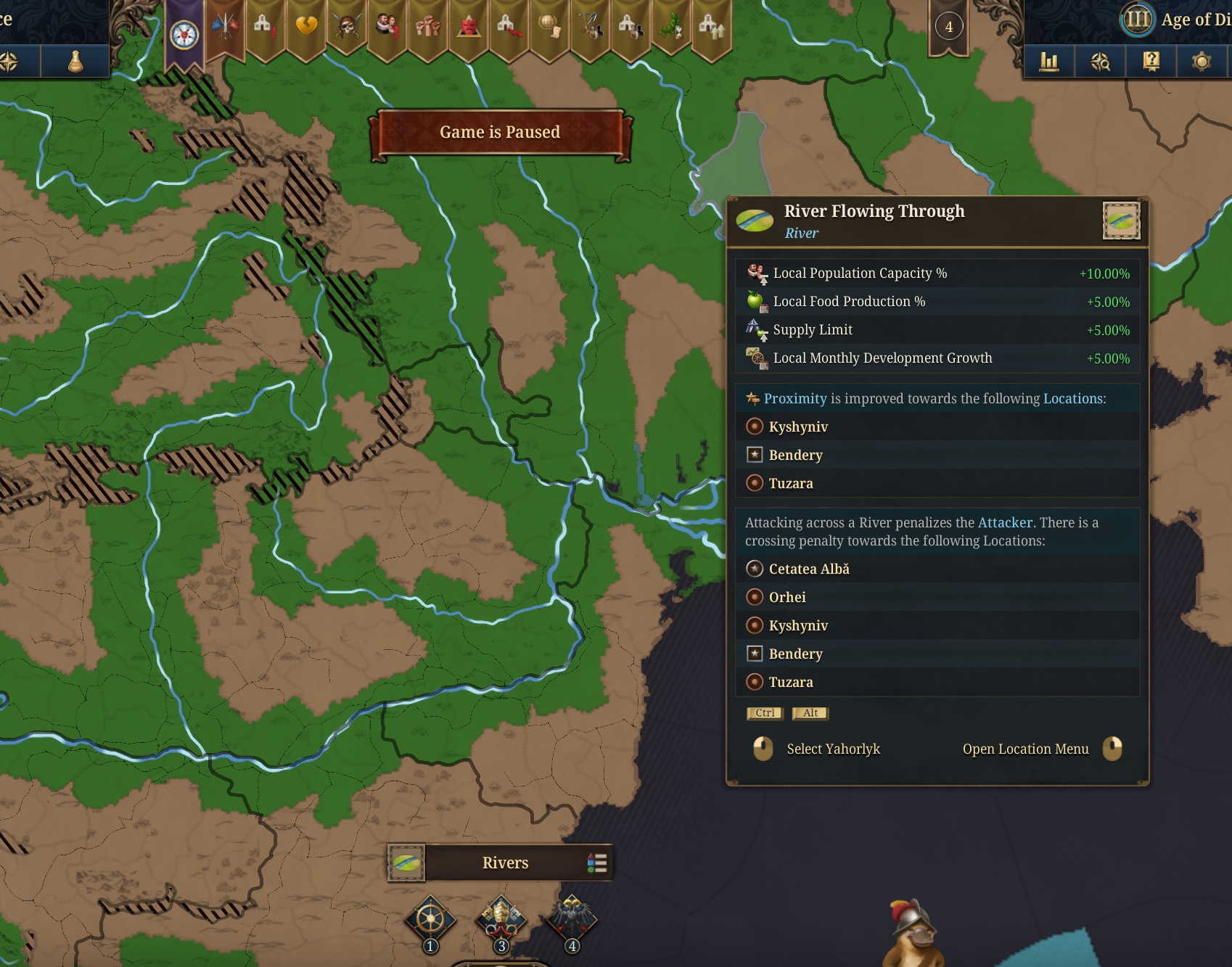Select the ship wheel mapmode shortcut
1232x967 pixels.
tap(430, 920)
